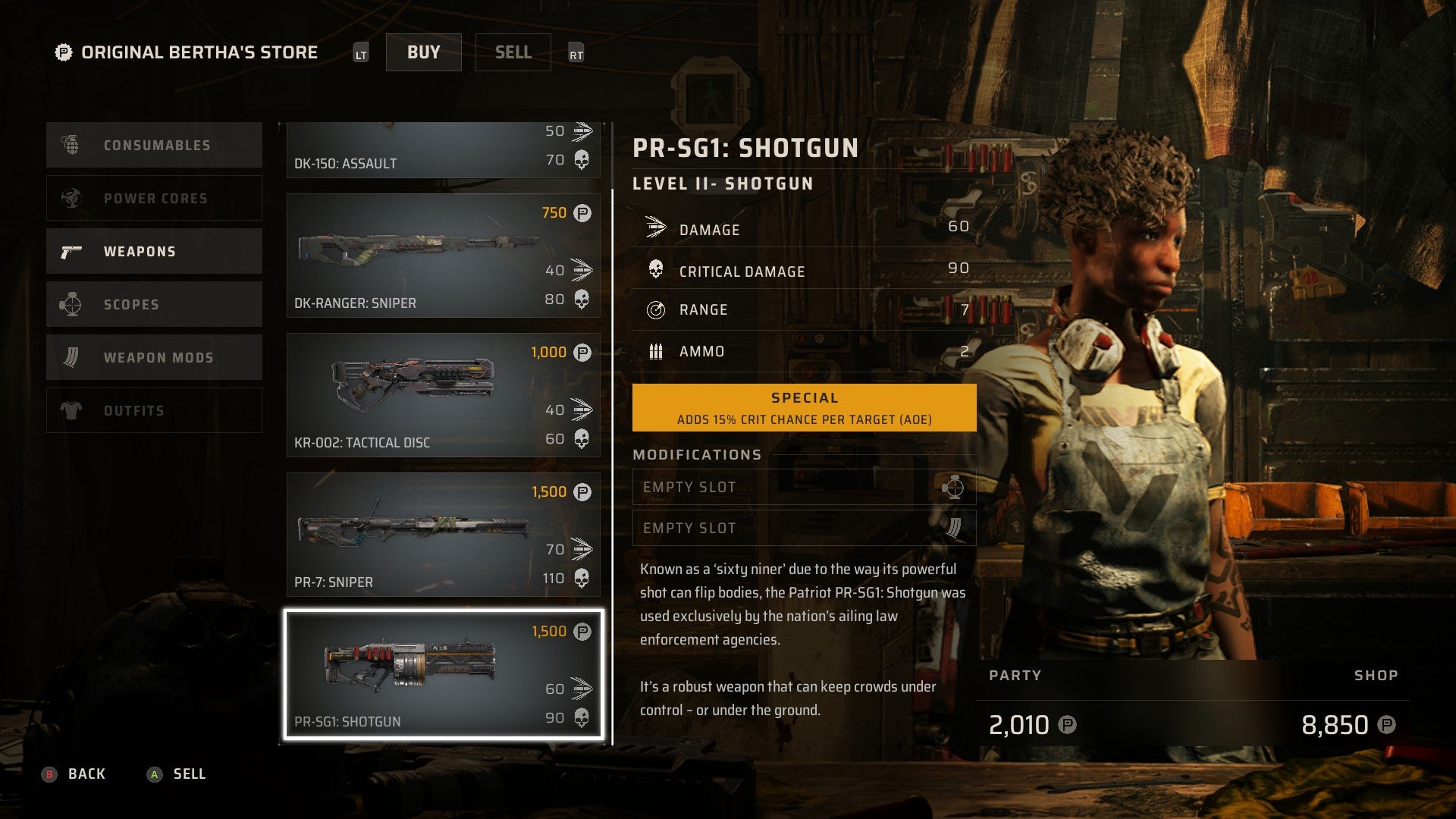Select the PR-7: Sniper listing
1456x819 pixels.
[443, 535]
